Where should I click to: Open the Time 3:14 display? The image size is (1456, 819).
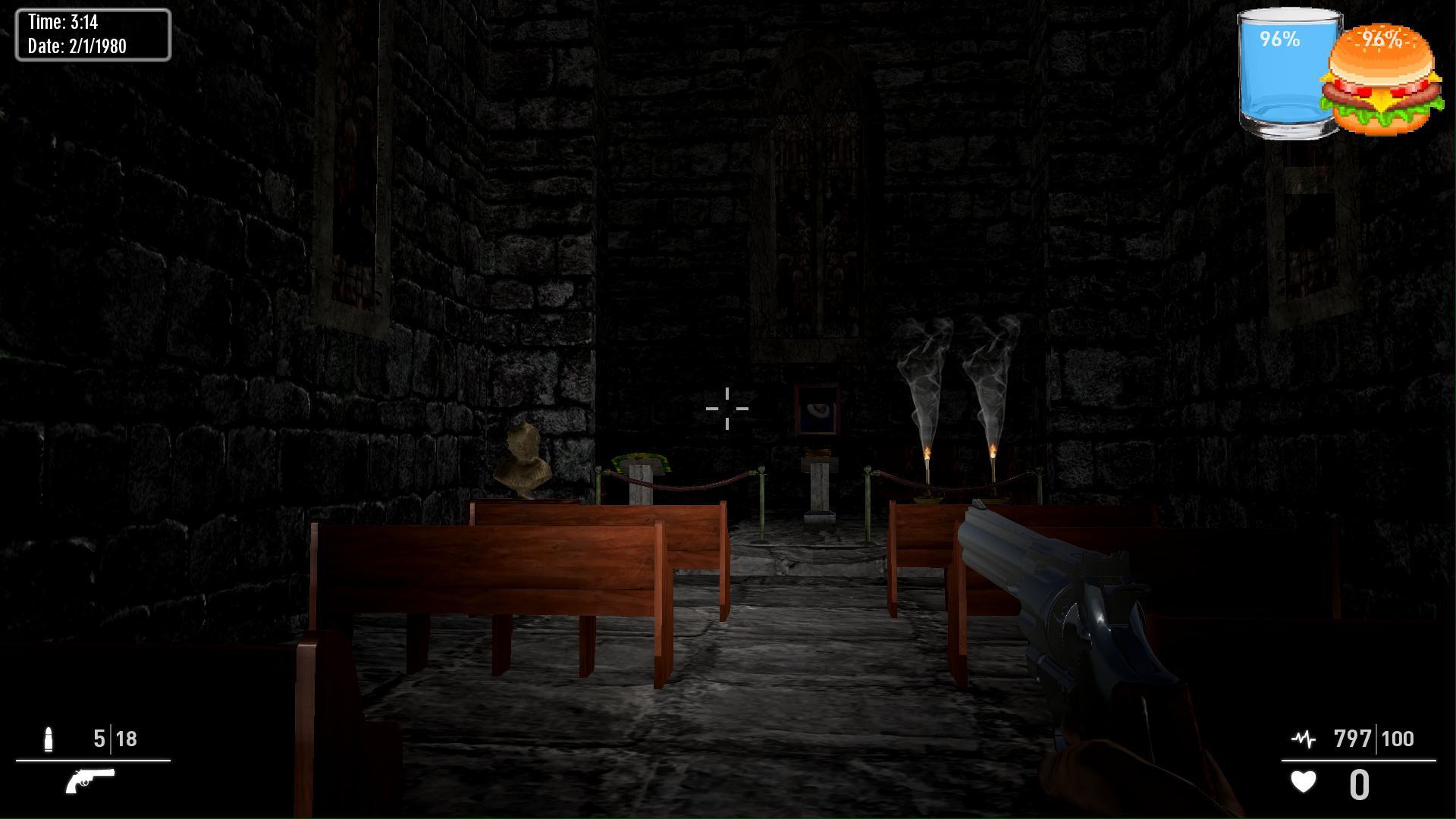coord(64,21)
